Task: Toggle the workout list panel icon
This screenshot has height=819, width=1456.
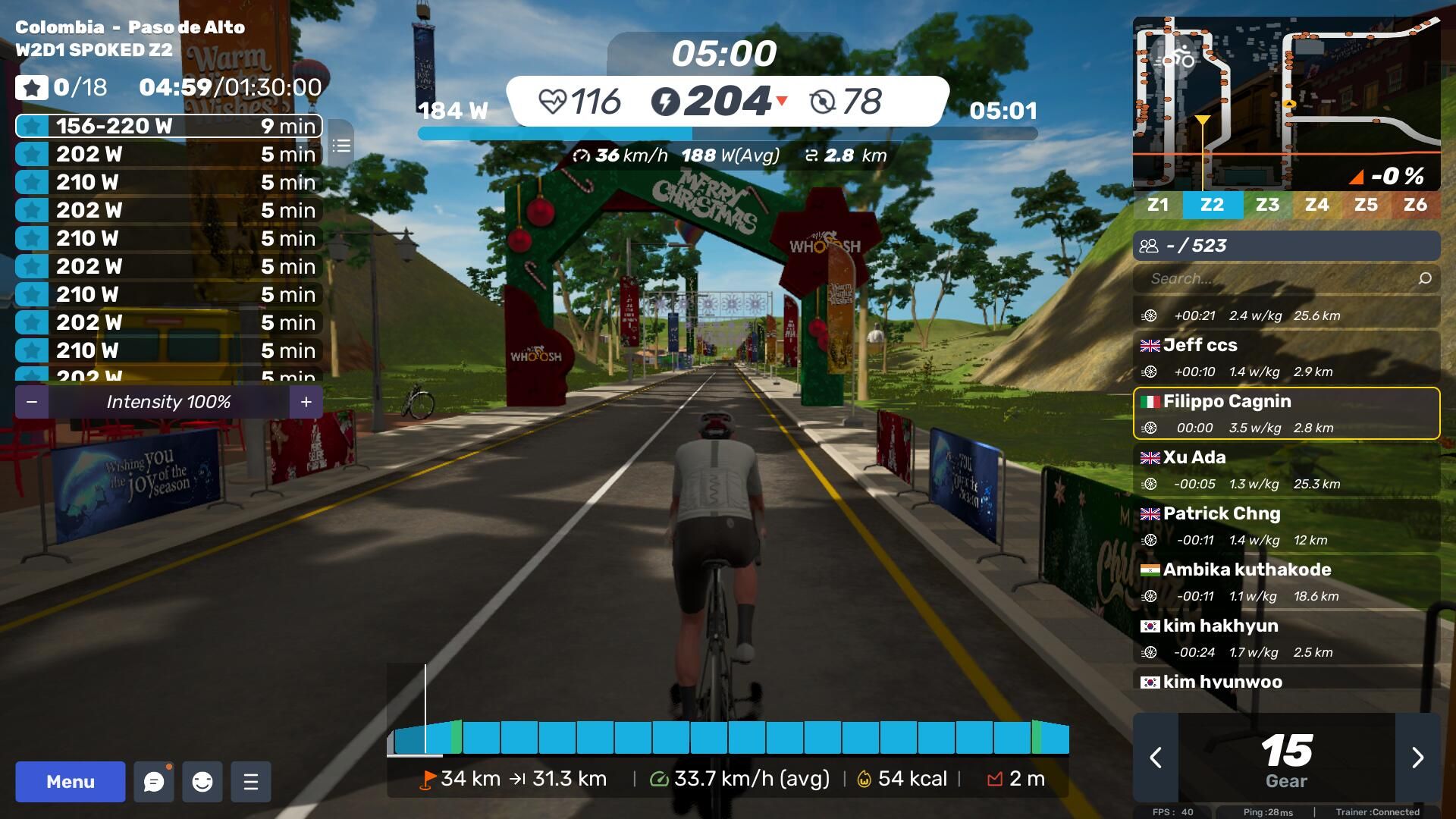Action: tap(341, 145)
